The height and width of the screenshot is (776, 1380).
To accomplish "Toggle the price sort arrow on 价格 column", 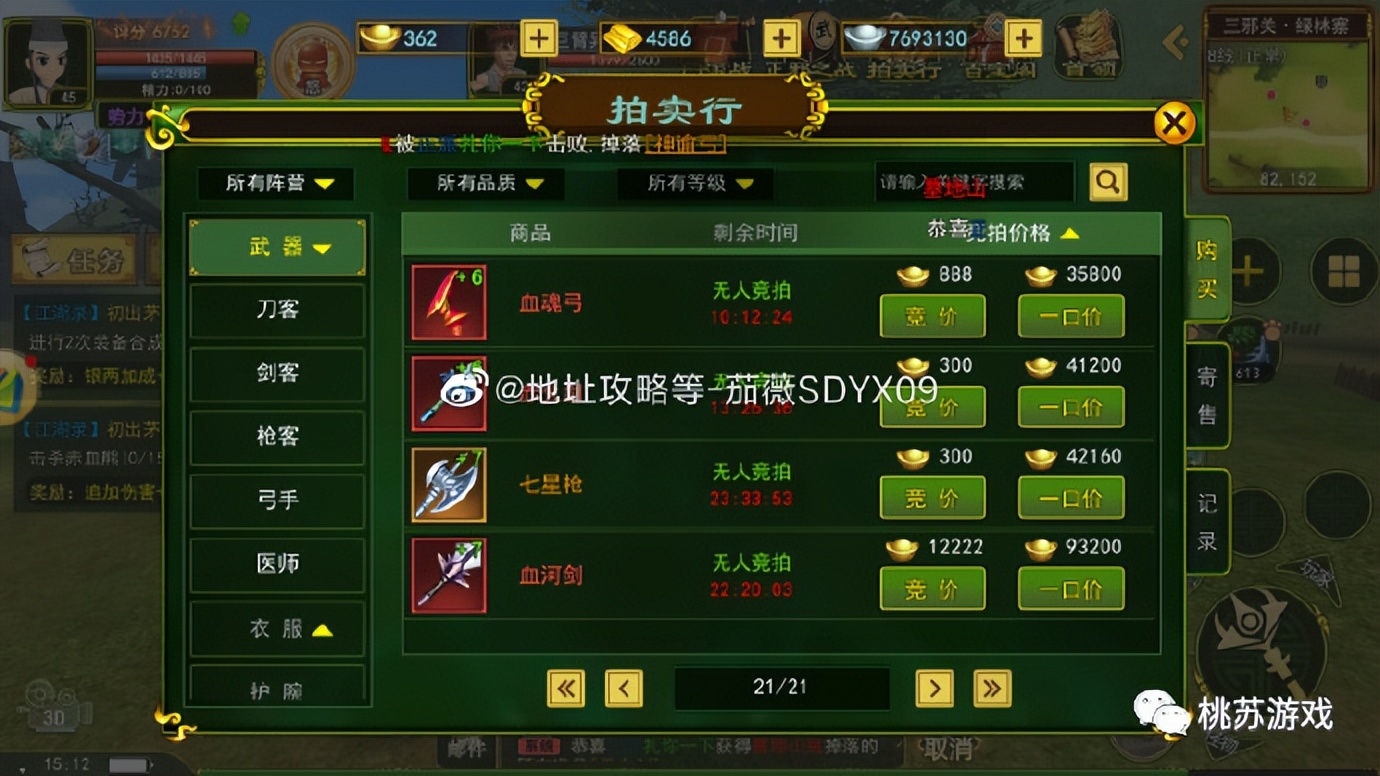I will [1071, 232].
